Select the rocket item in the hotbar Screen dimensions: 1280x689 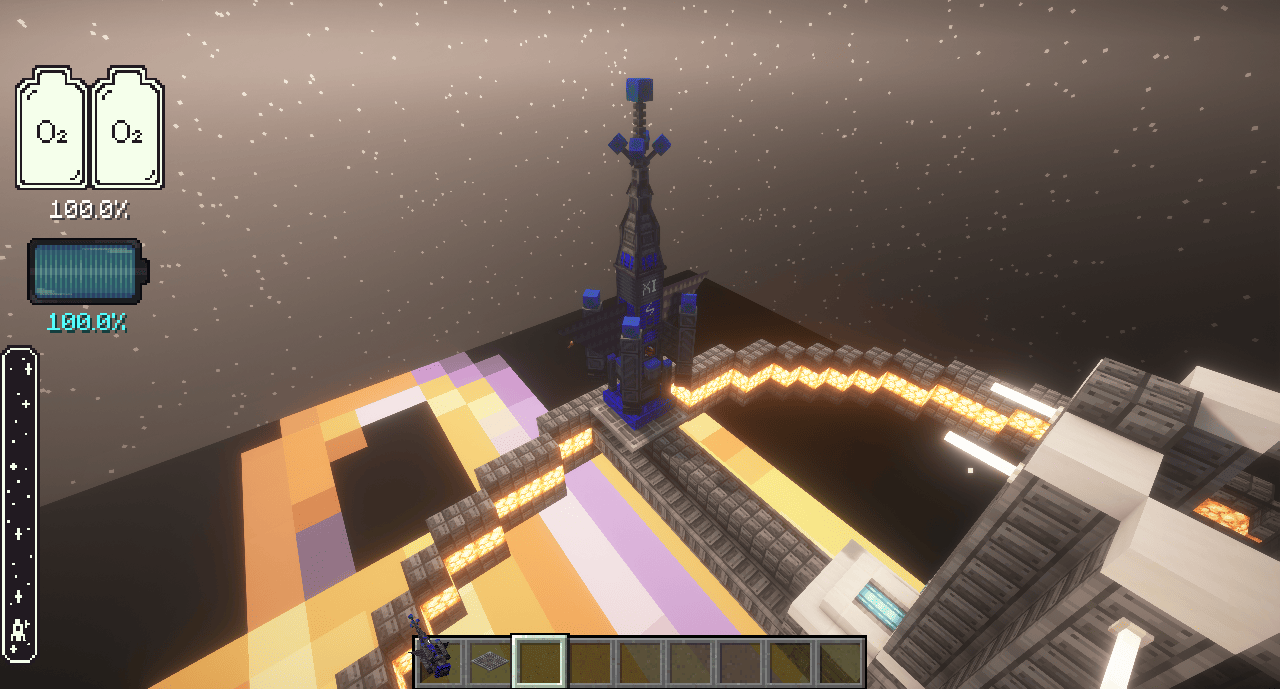[439, 661]
